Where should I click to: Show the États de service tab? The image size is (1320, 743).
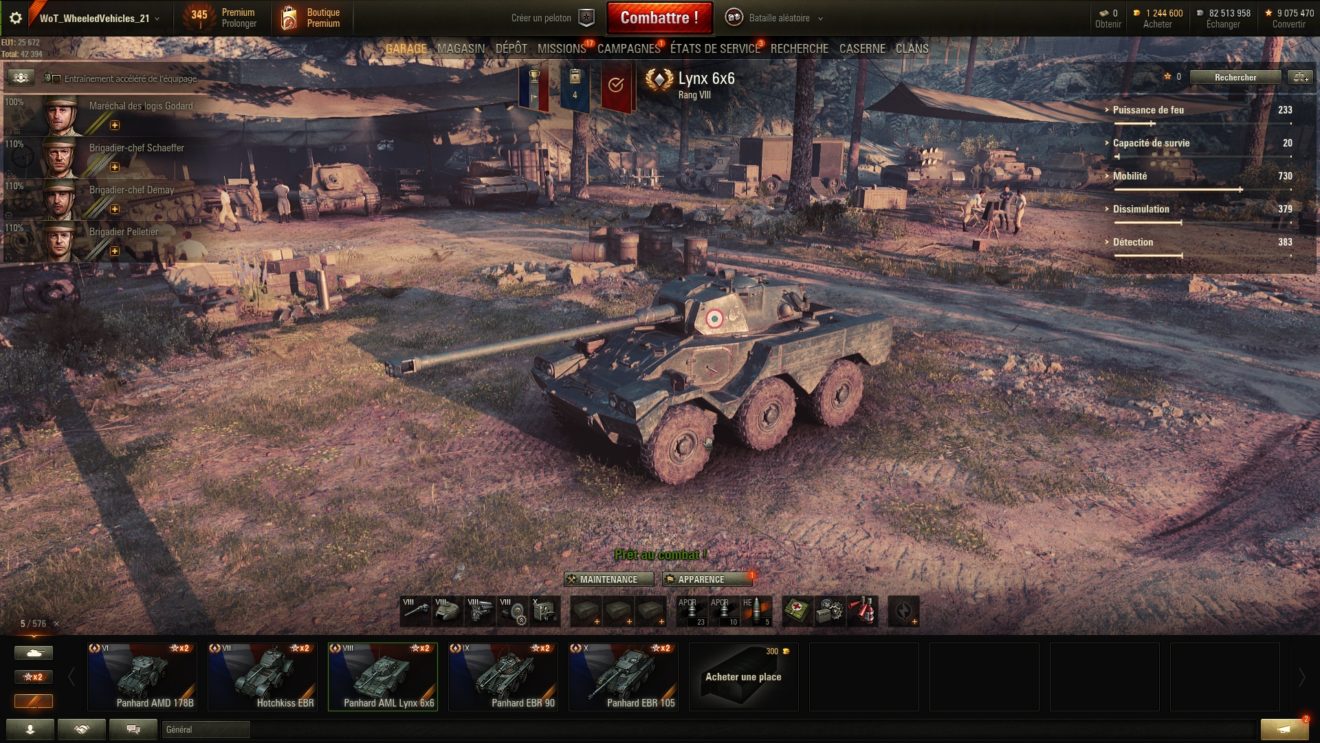pos(715,48)
